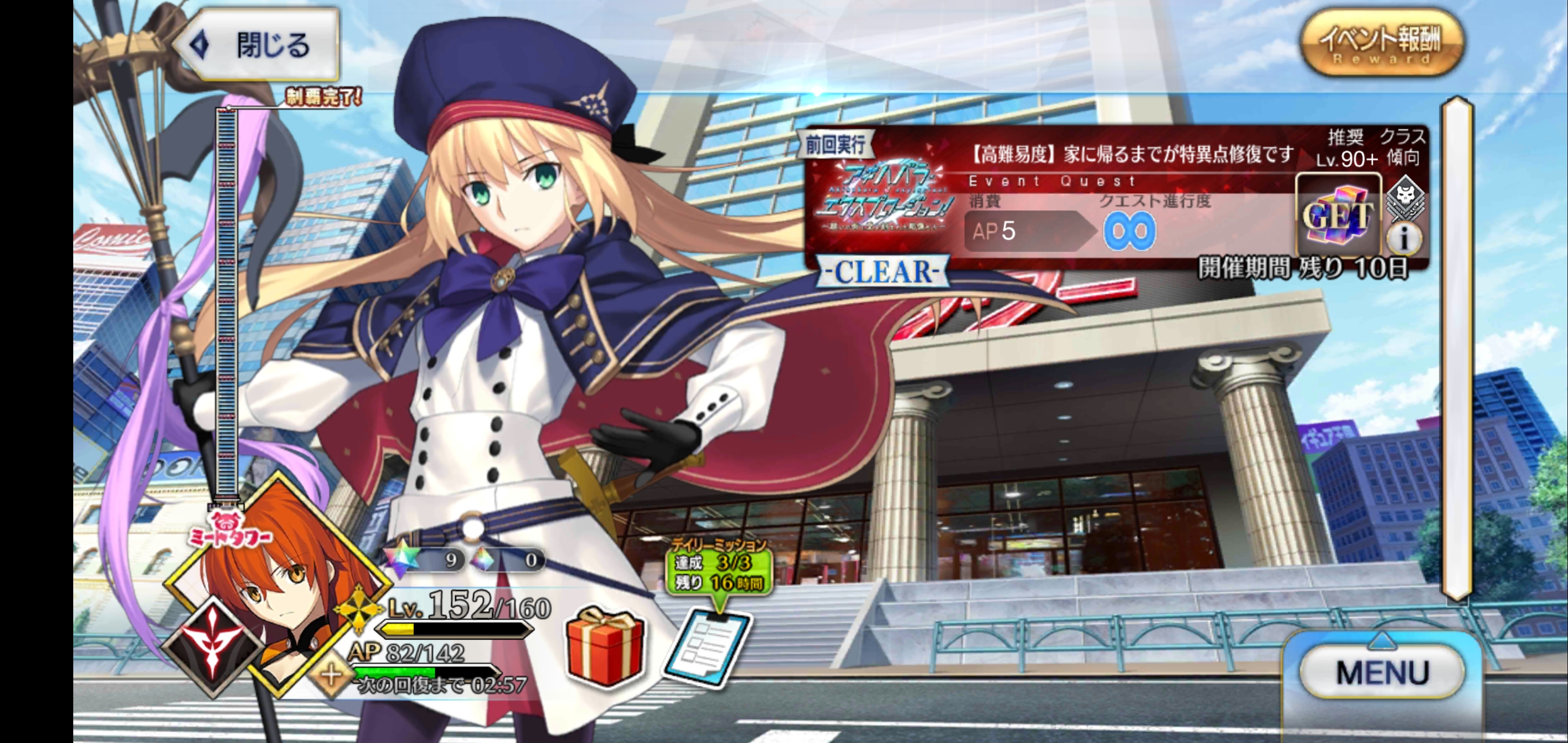Show quest info via the i icon
The width and height of the screenshot is (1568, 743).
(x=1403, y=239)
